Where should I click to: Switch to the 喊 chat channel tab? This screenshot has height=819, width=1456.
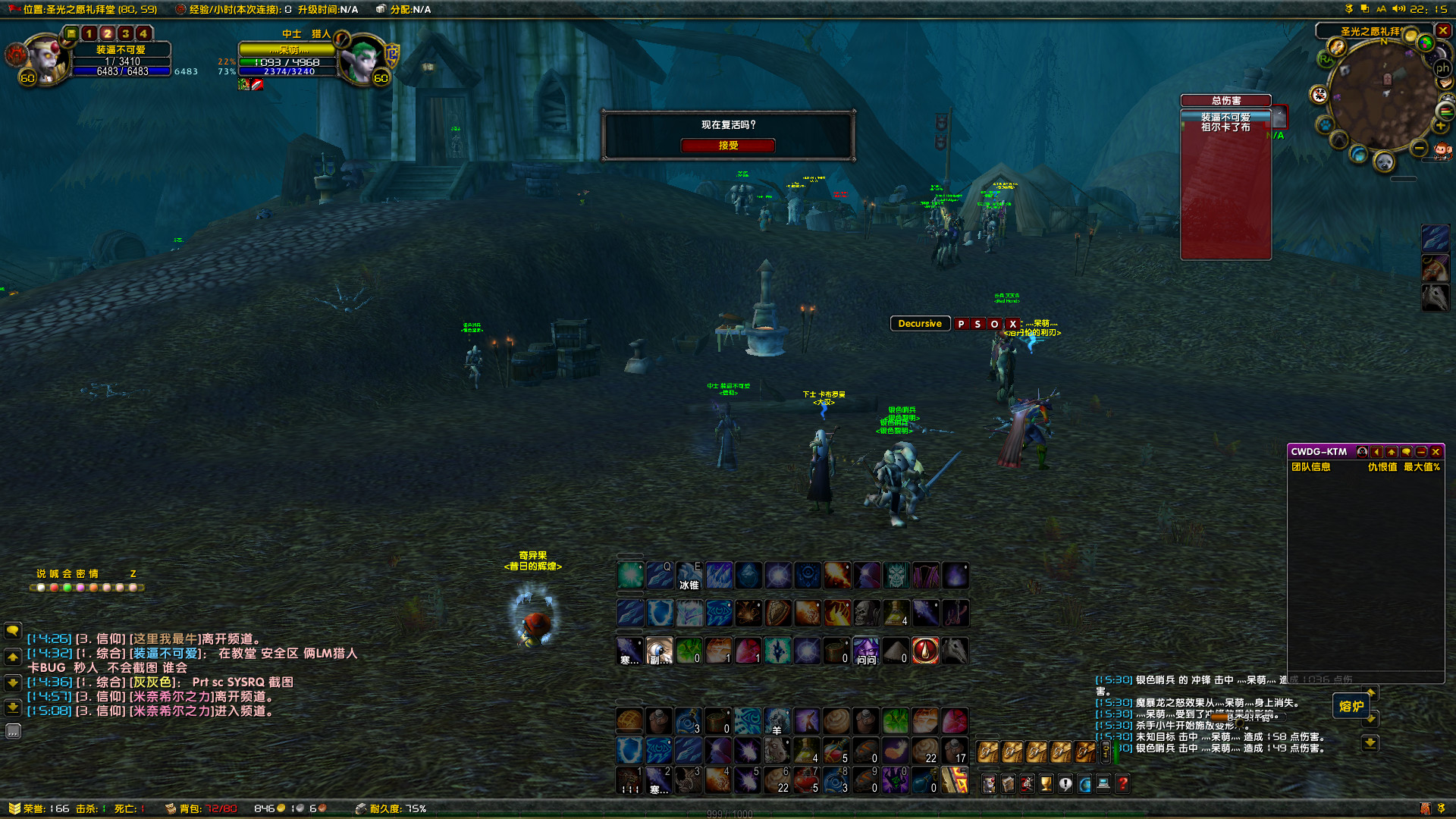55,574
